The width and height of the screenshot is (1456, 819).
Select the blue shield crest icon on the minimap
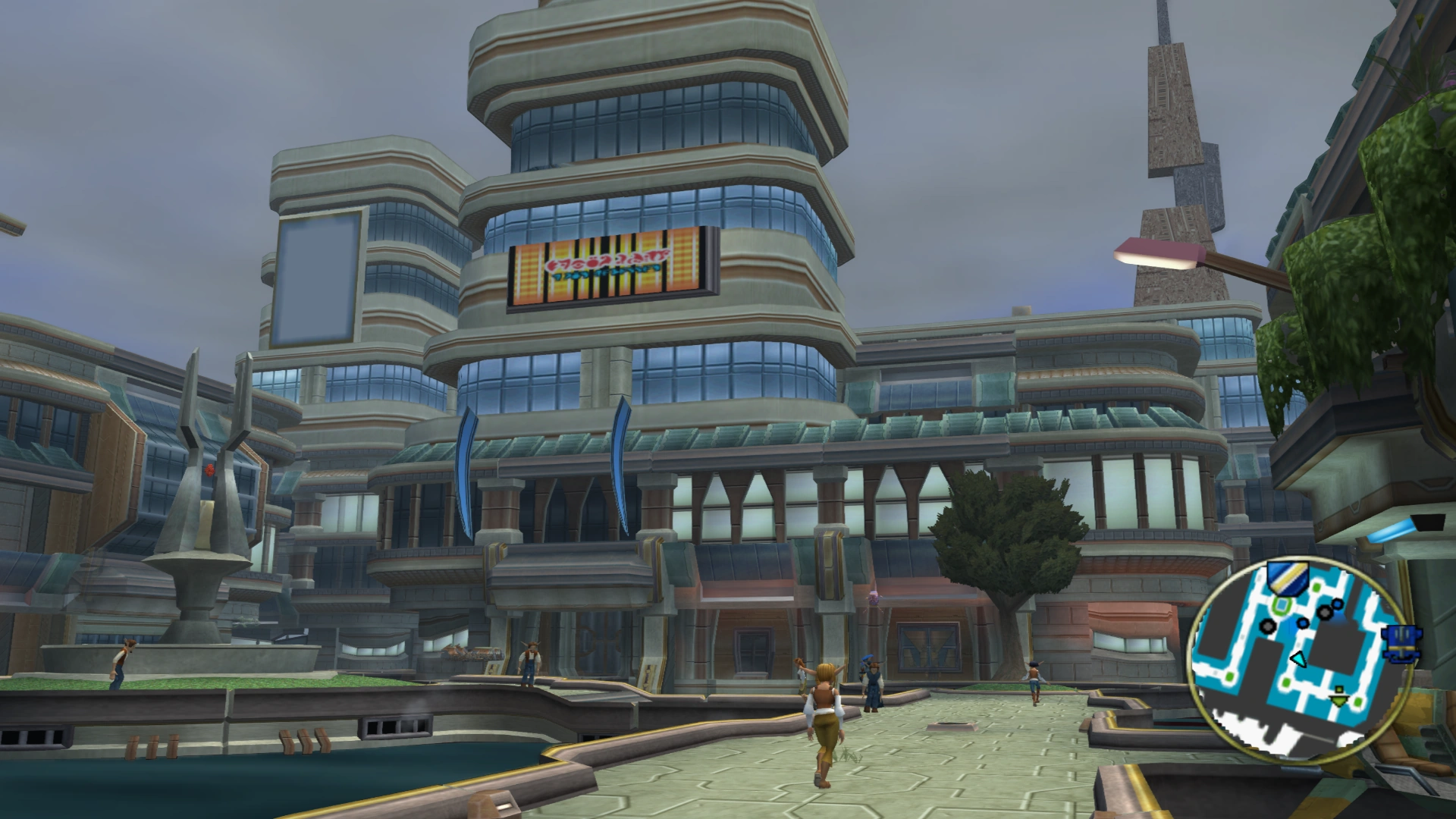[x=1287, y=579]
